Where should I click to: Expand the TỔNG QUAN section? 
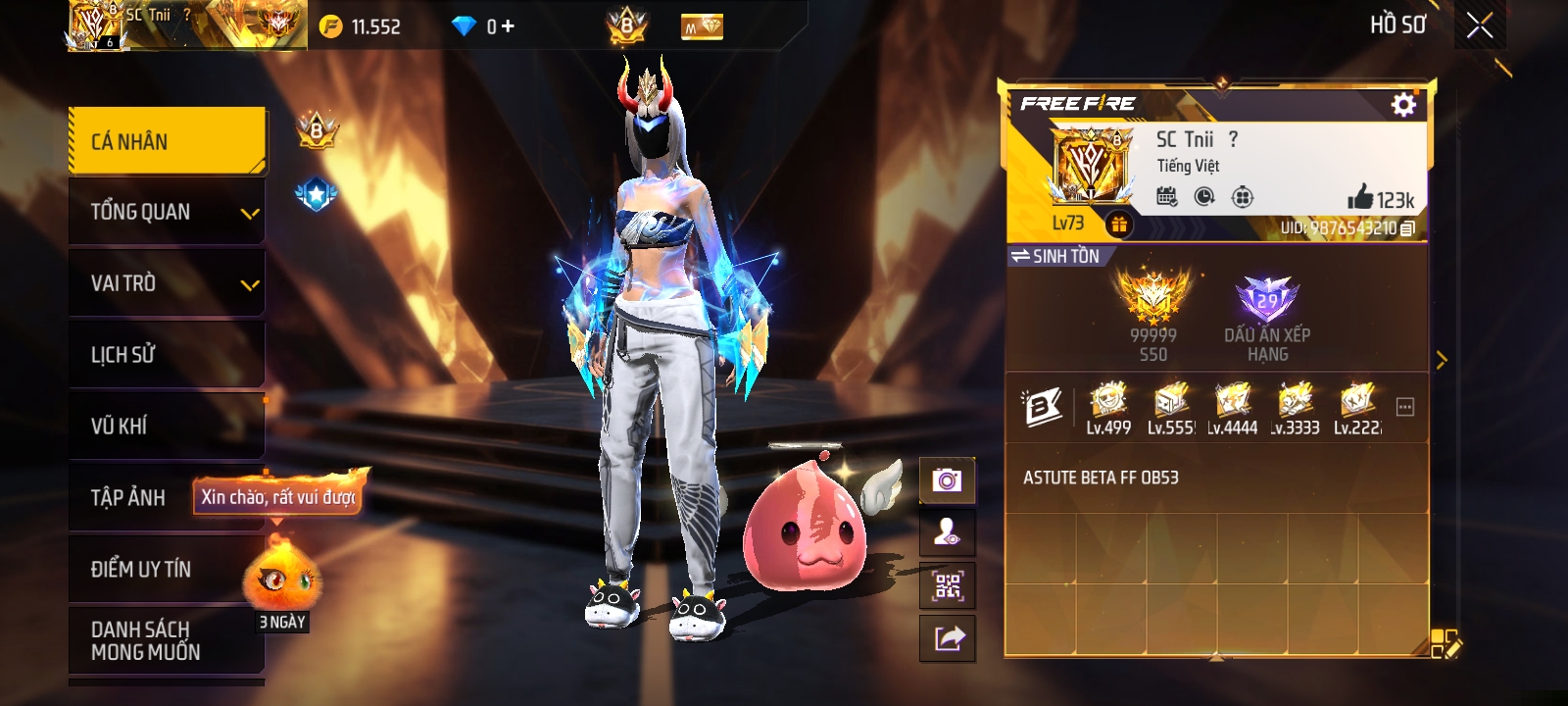[167, 211]
